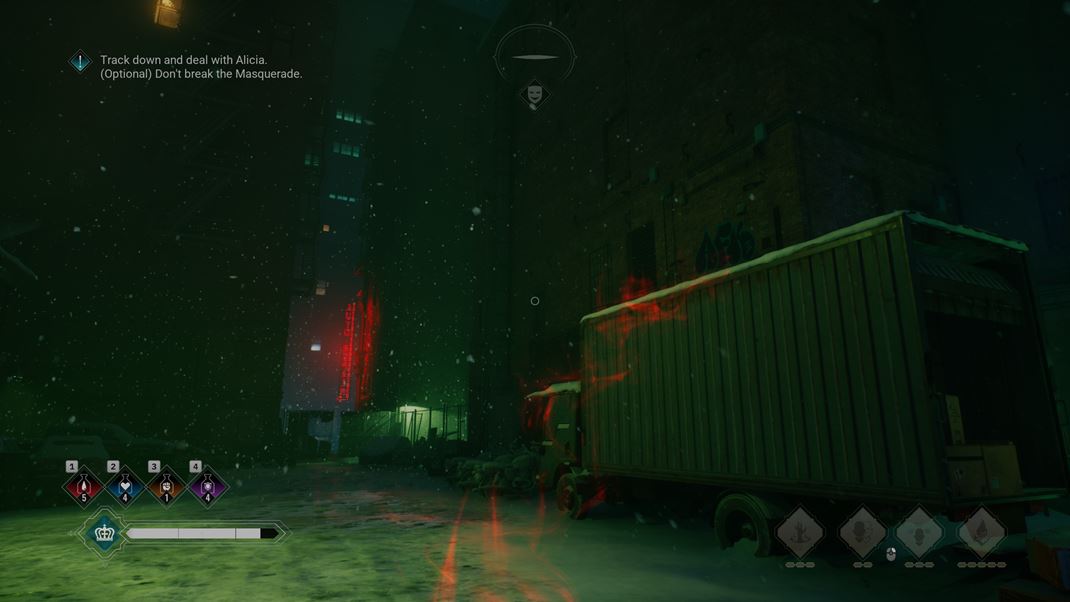Select the Masquerade mask status icon
1070x602 pixels.
pos(535,94)
